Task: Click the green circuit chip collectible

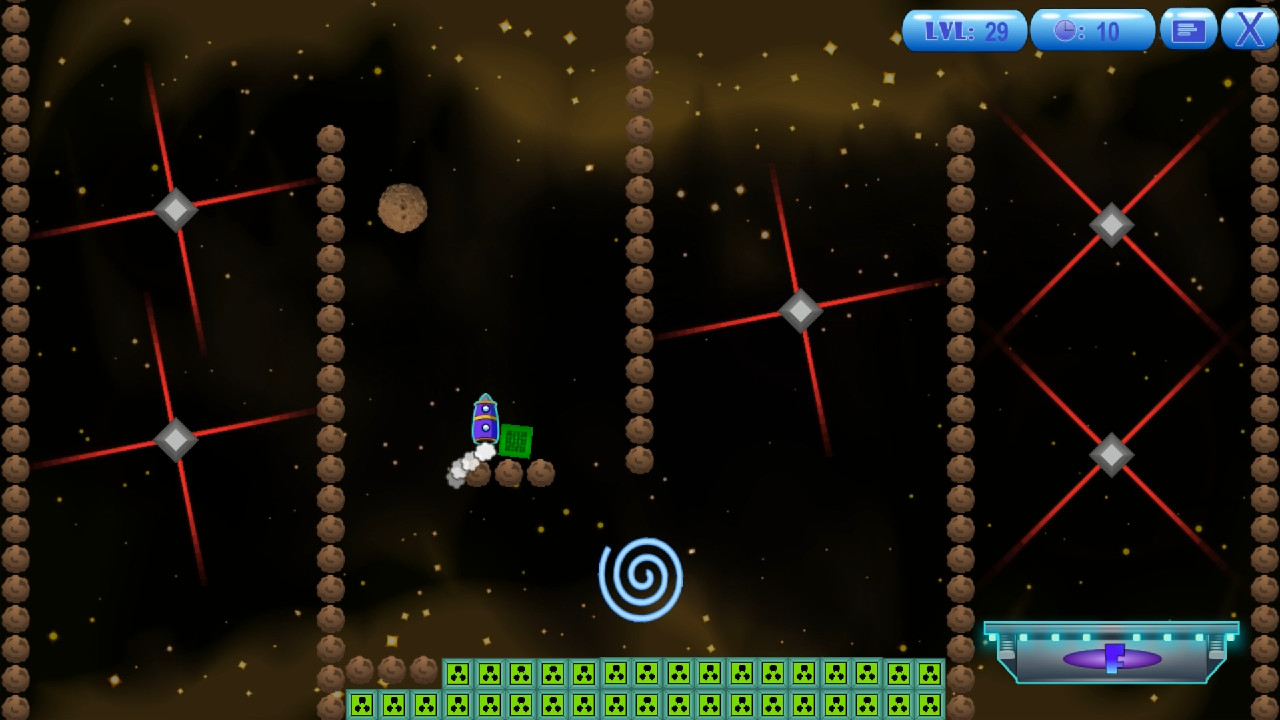Action: (516, 441)
